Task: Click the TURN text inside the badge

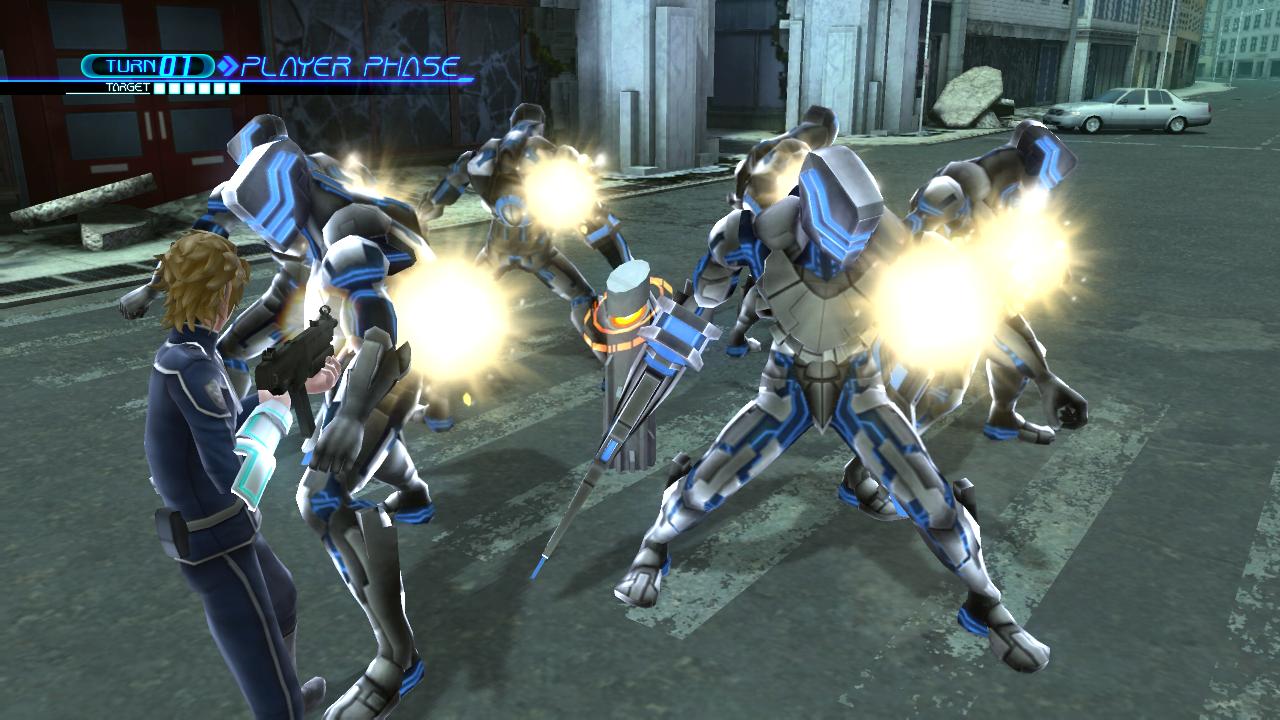Action: (130, 66)
